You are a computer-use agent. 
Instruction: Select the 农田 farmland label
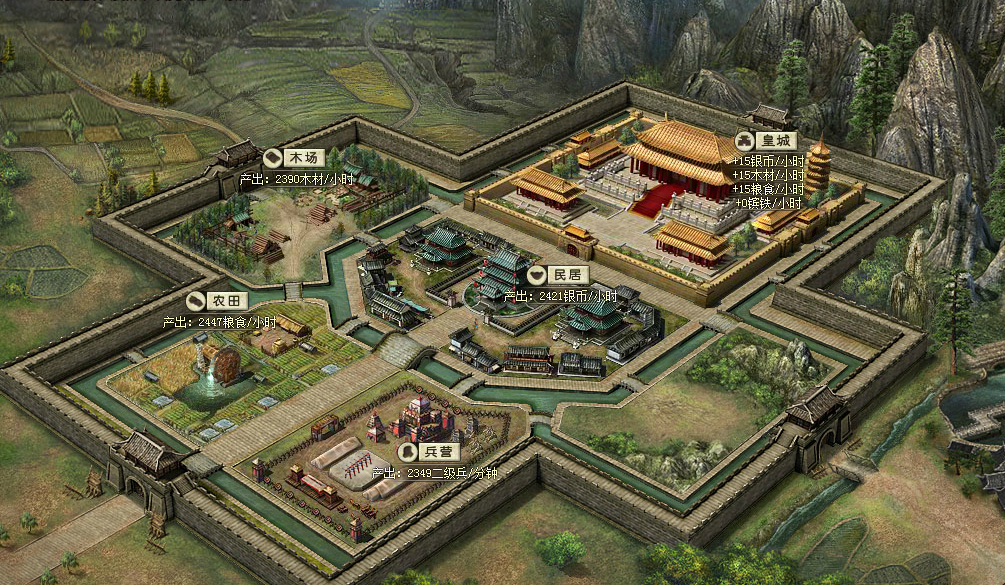click(x=218, y=300)
